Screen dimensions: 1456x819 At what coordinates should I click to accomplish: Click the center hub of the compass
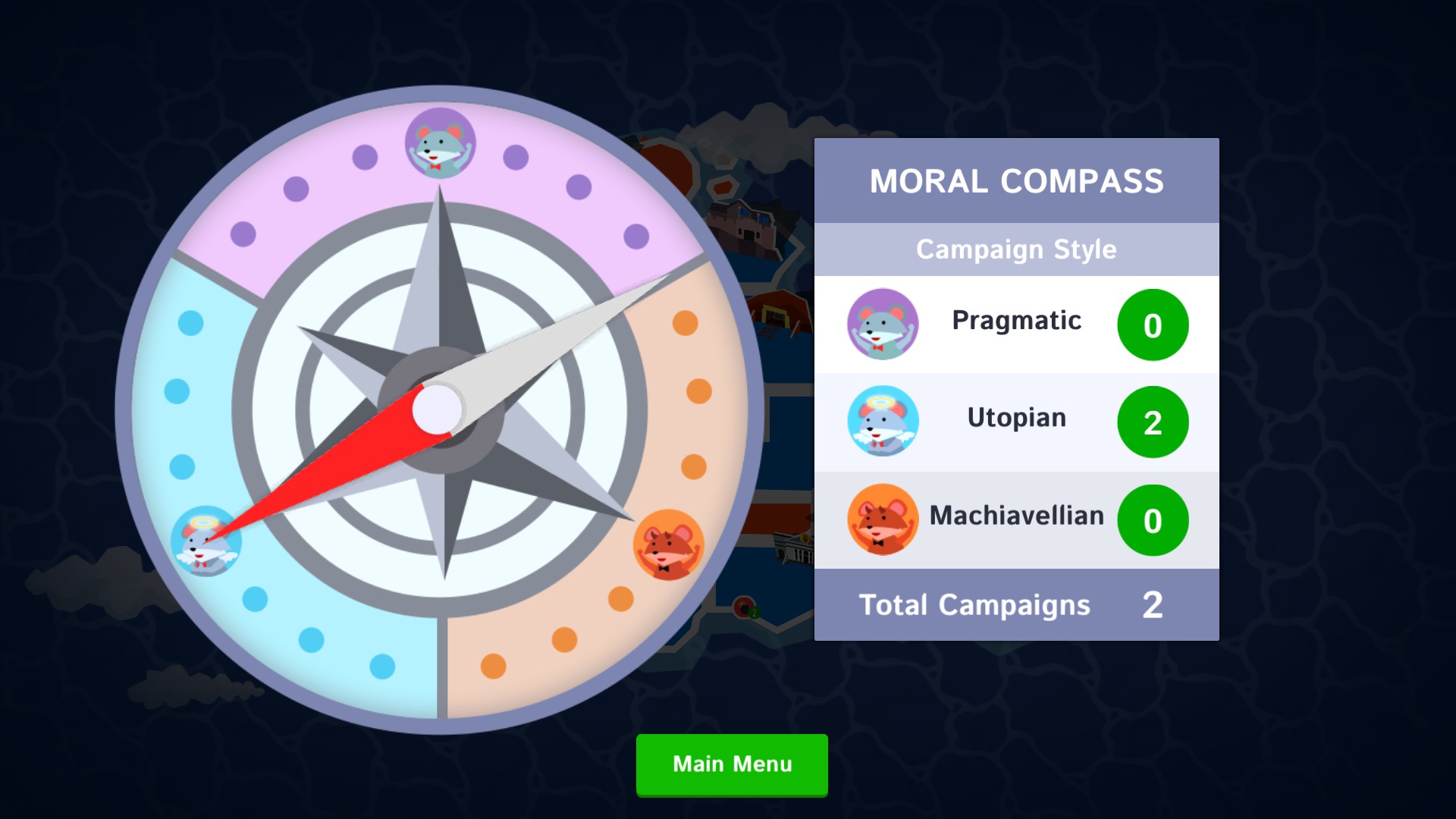pyautogui.click(x=438, y=409)
